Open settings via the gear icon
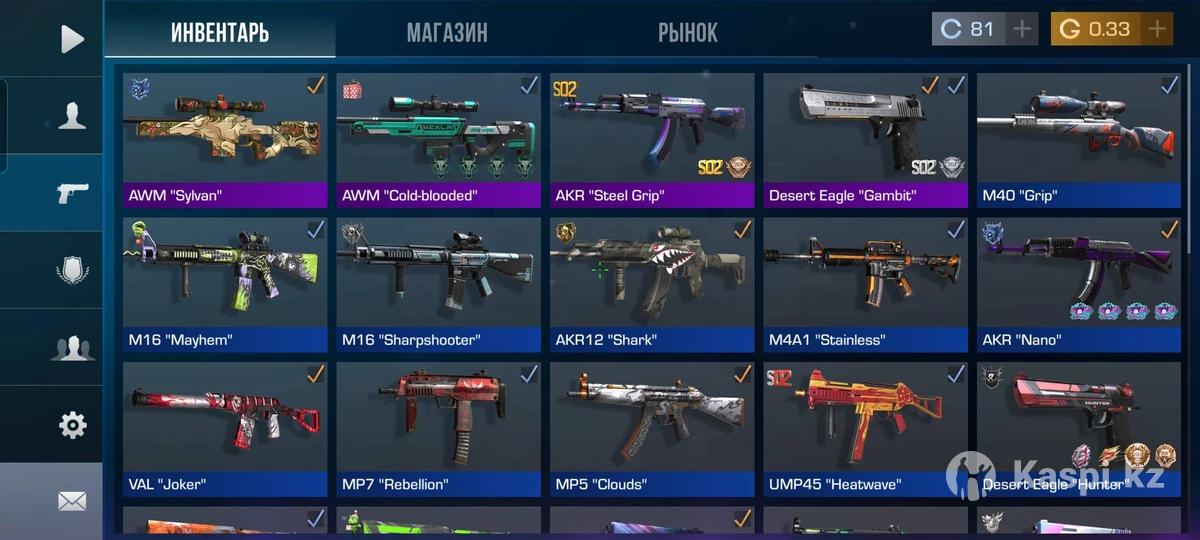Image resolution: width=1200 pixels, height=540 pixels. tap(72, 425)
